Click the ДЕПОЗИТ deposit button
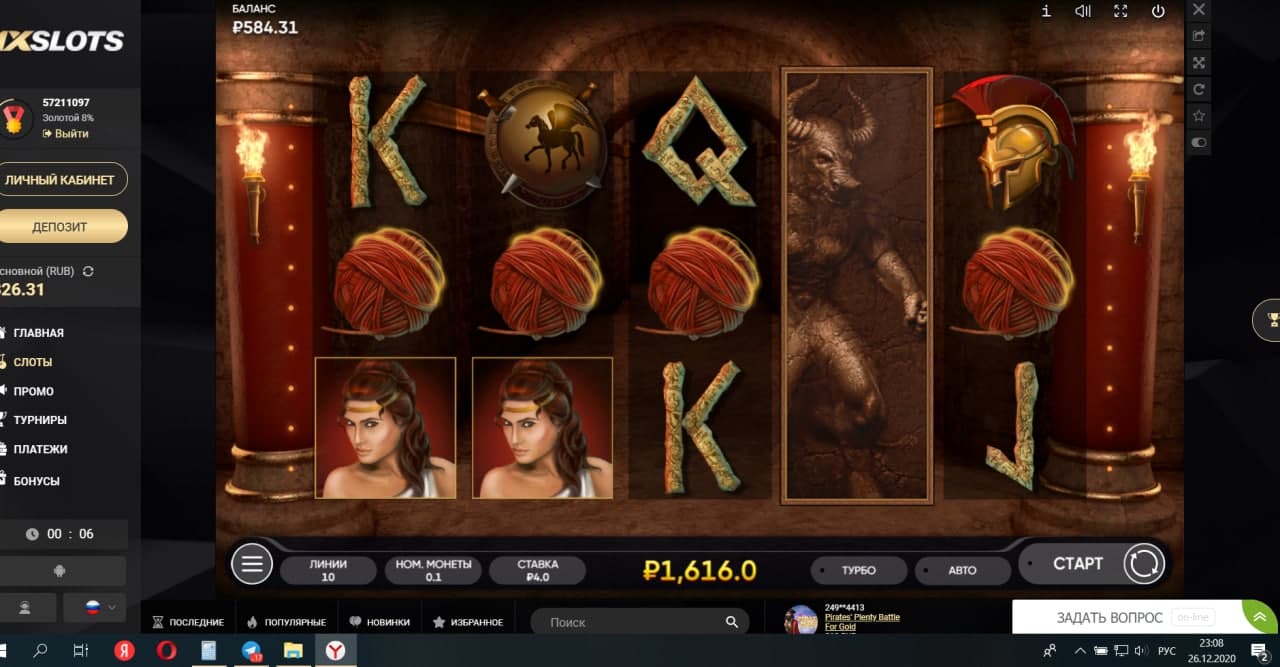The width and height of the screenshot is (1280, 667). pyautogui.click(x=60, y=226)
